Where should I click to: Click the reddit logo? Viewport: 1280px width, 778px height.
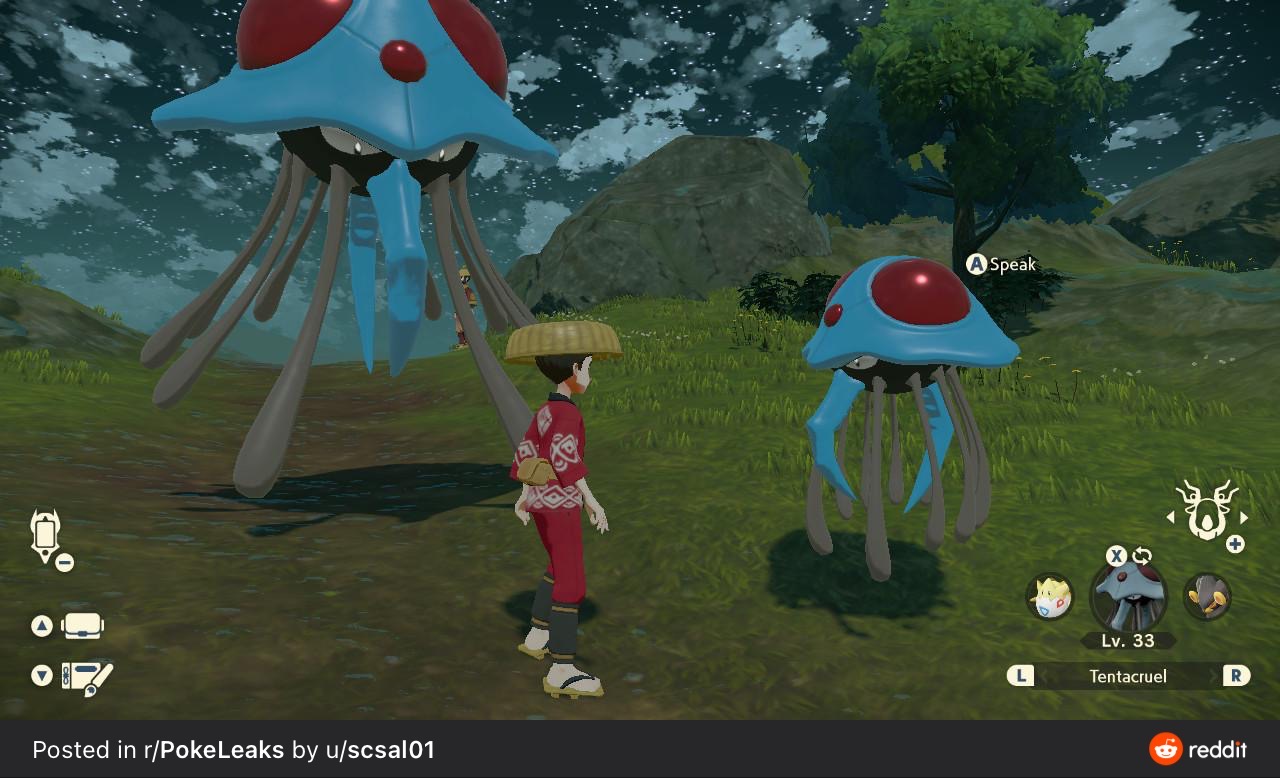click(1198, 749)
